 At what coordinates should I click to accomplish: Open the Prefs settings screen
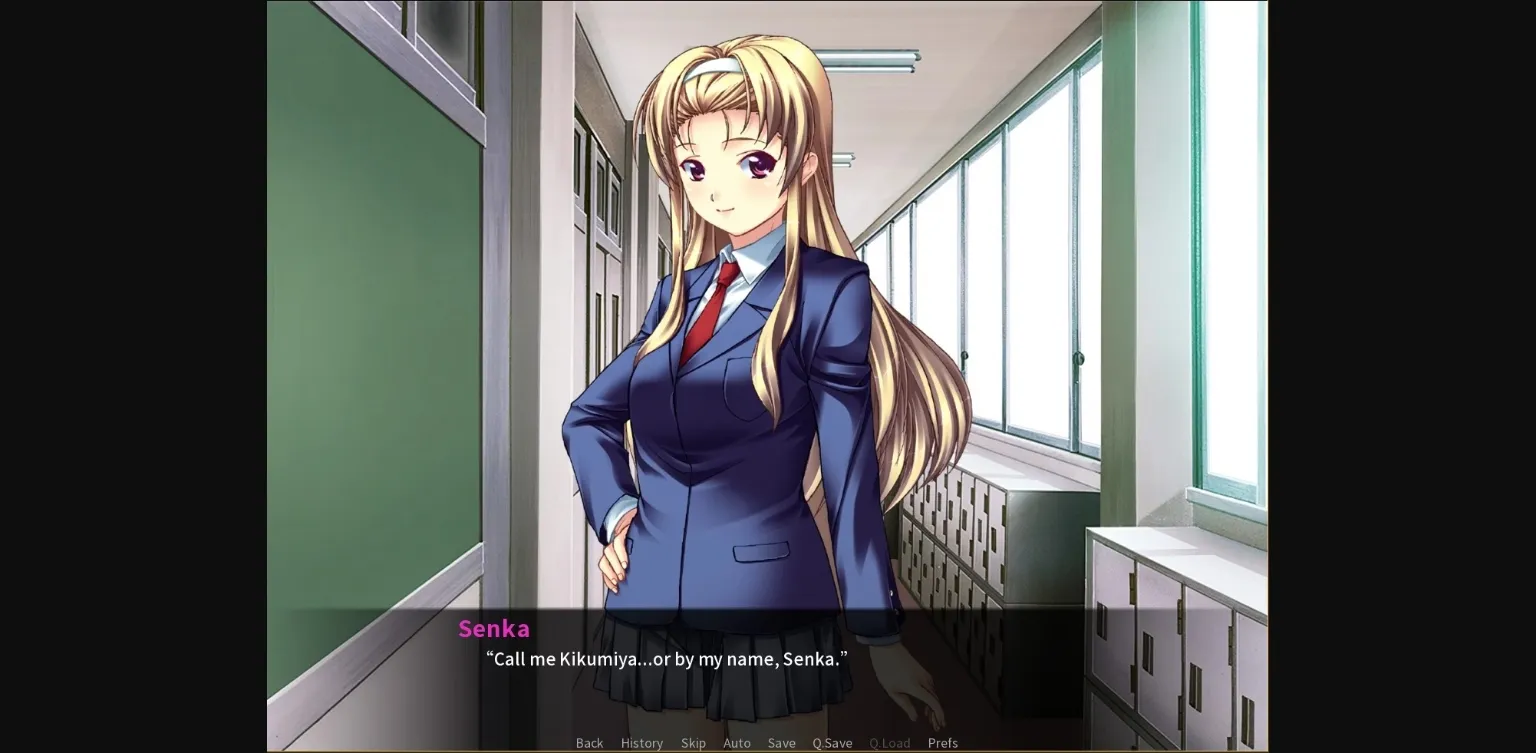943,743
